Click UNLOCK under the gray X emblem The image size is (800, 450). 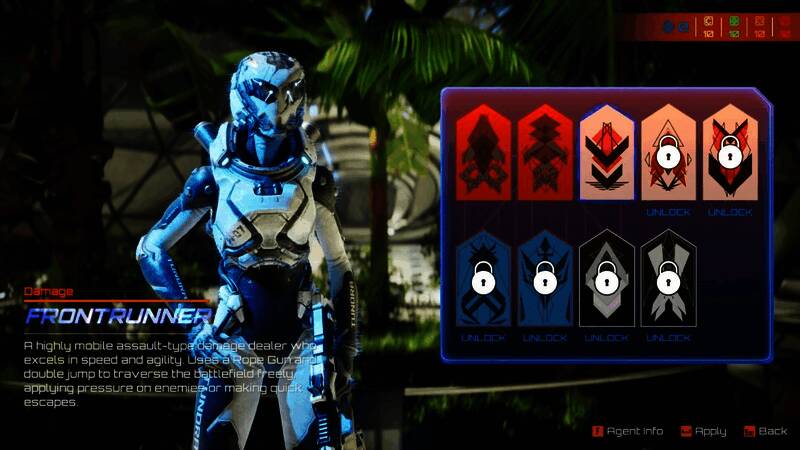point(668,338)
